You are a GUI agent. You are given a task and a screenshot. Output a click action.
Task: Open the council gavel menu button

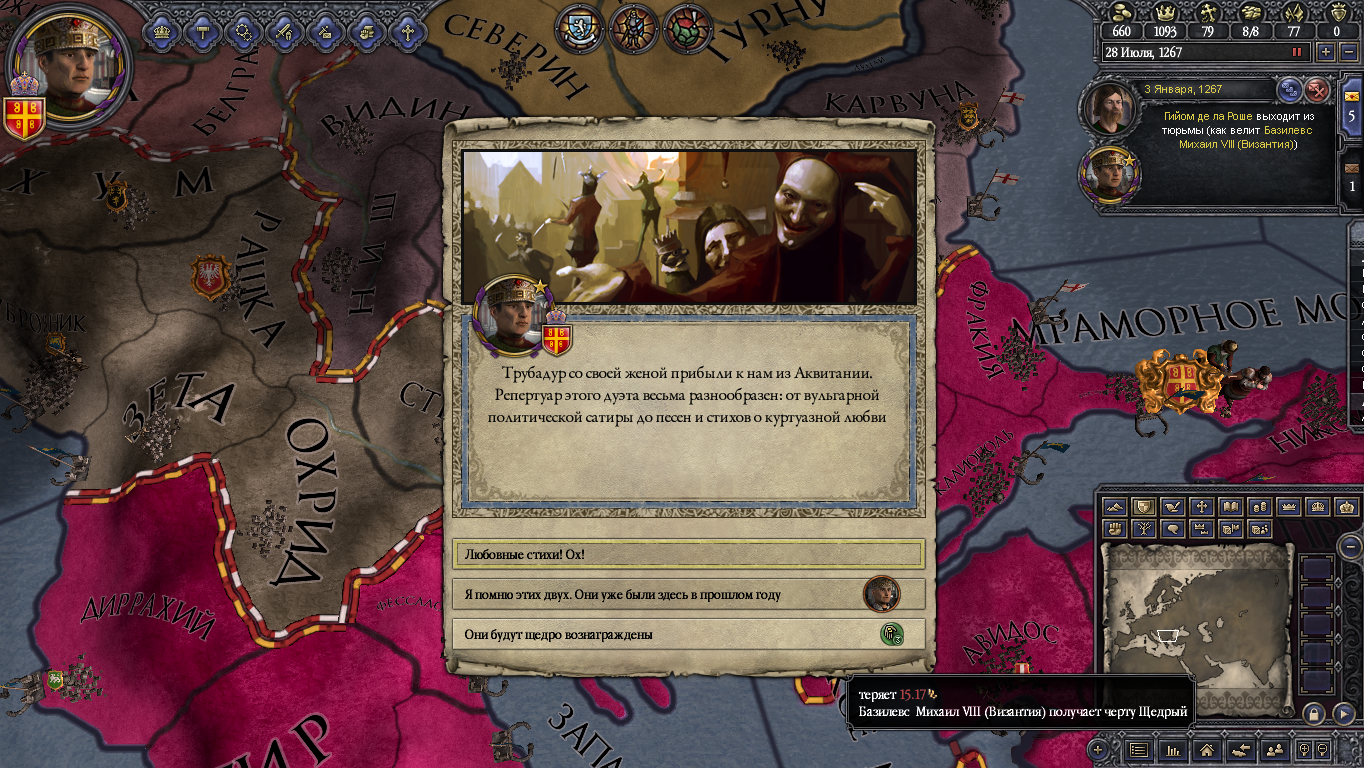(203, 30)
